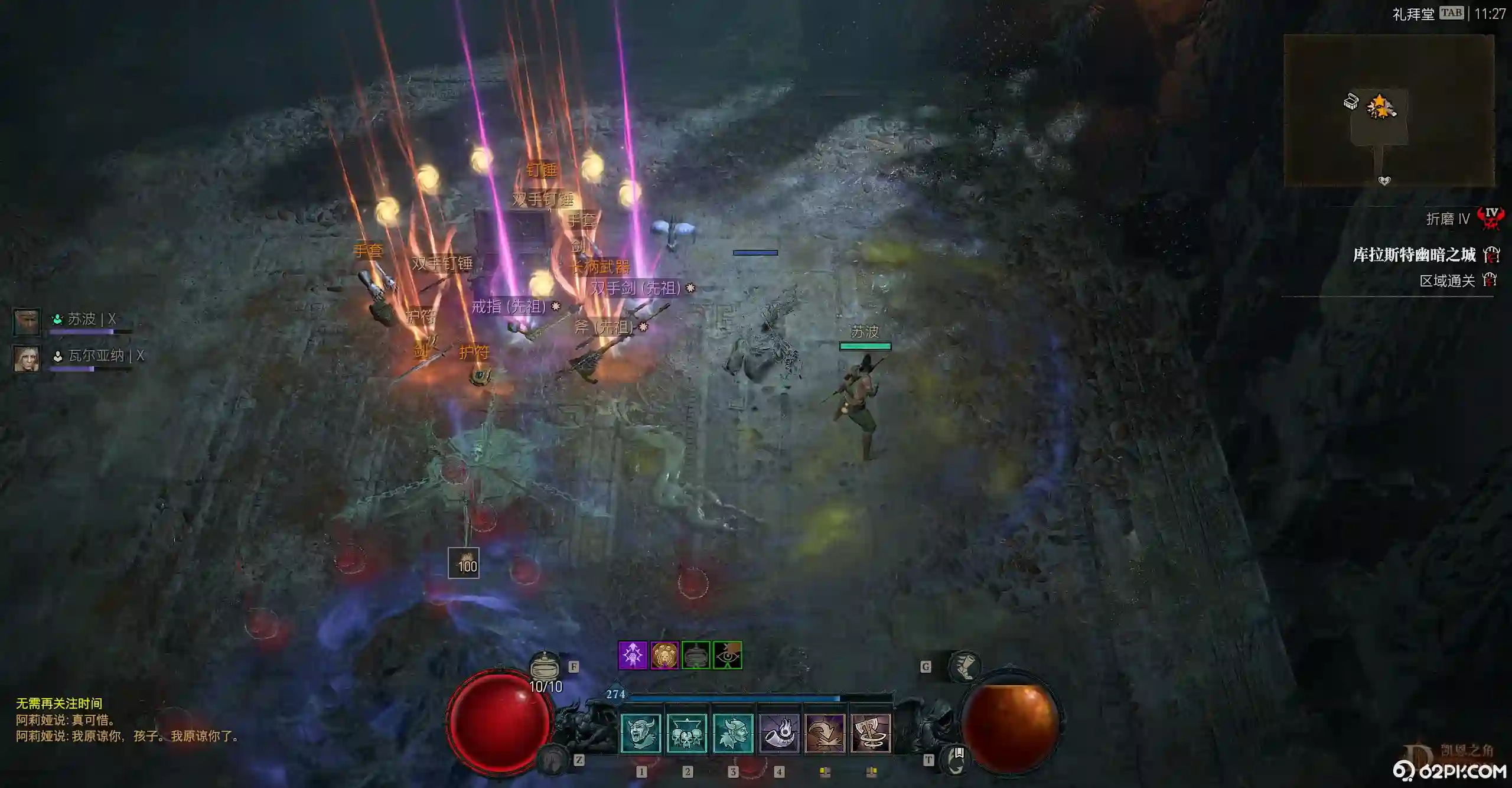Activate the screaming horned face shout skill
1512x788 pixels.
[641, 733]
